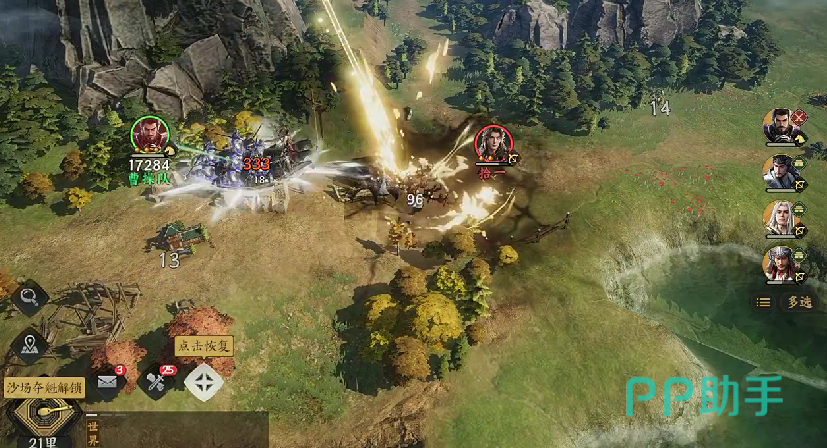The height and width of the screenshot is (448, 827).
Task: Select the first dark-haired general portrait in army list
Action: [780, 126]
